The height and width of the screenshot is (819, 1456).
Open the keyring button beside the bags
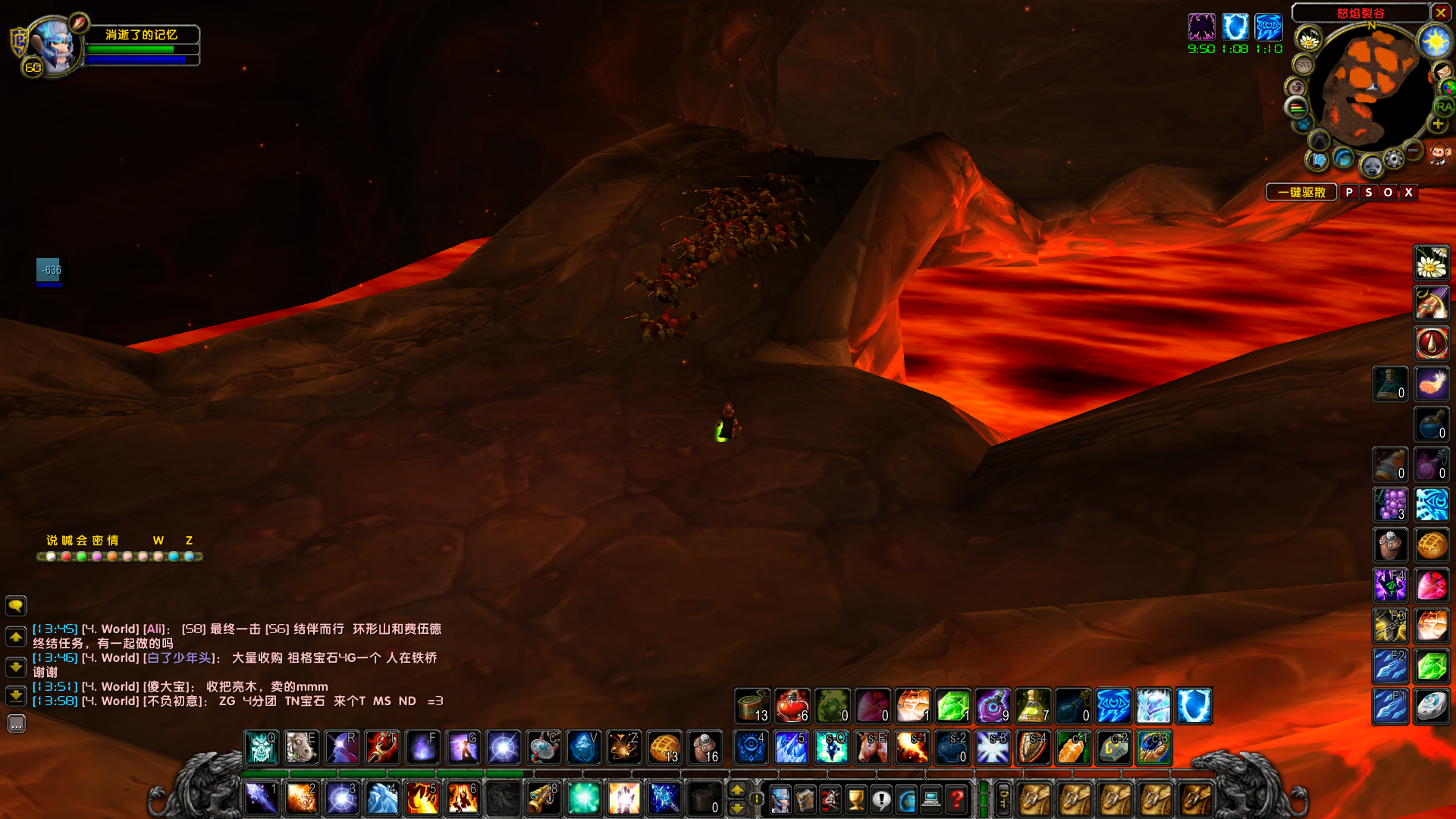click(x=1003, y=799)
